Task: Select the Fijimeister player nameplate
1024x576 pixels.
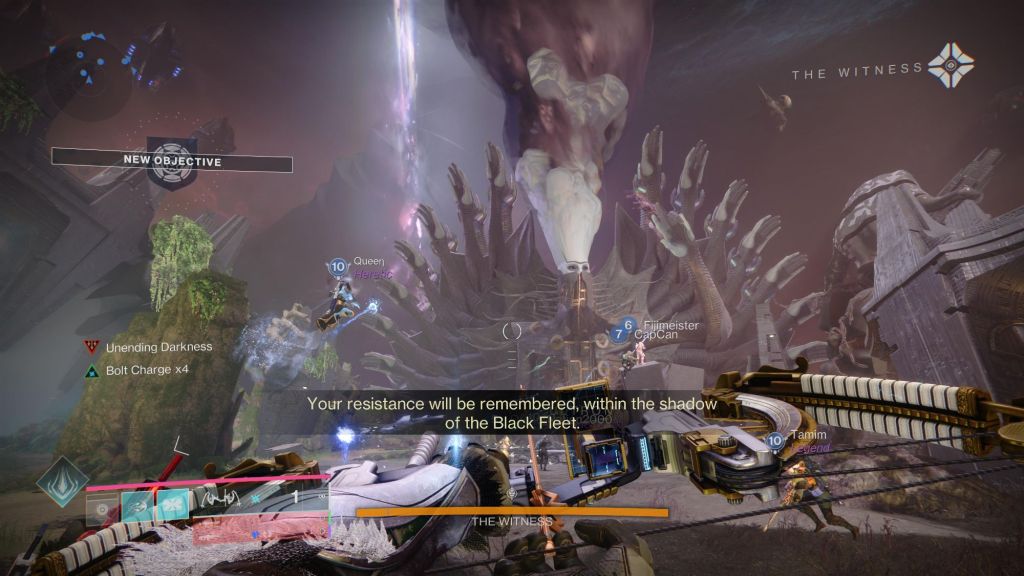Action: 670,326
